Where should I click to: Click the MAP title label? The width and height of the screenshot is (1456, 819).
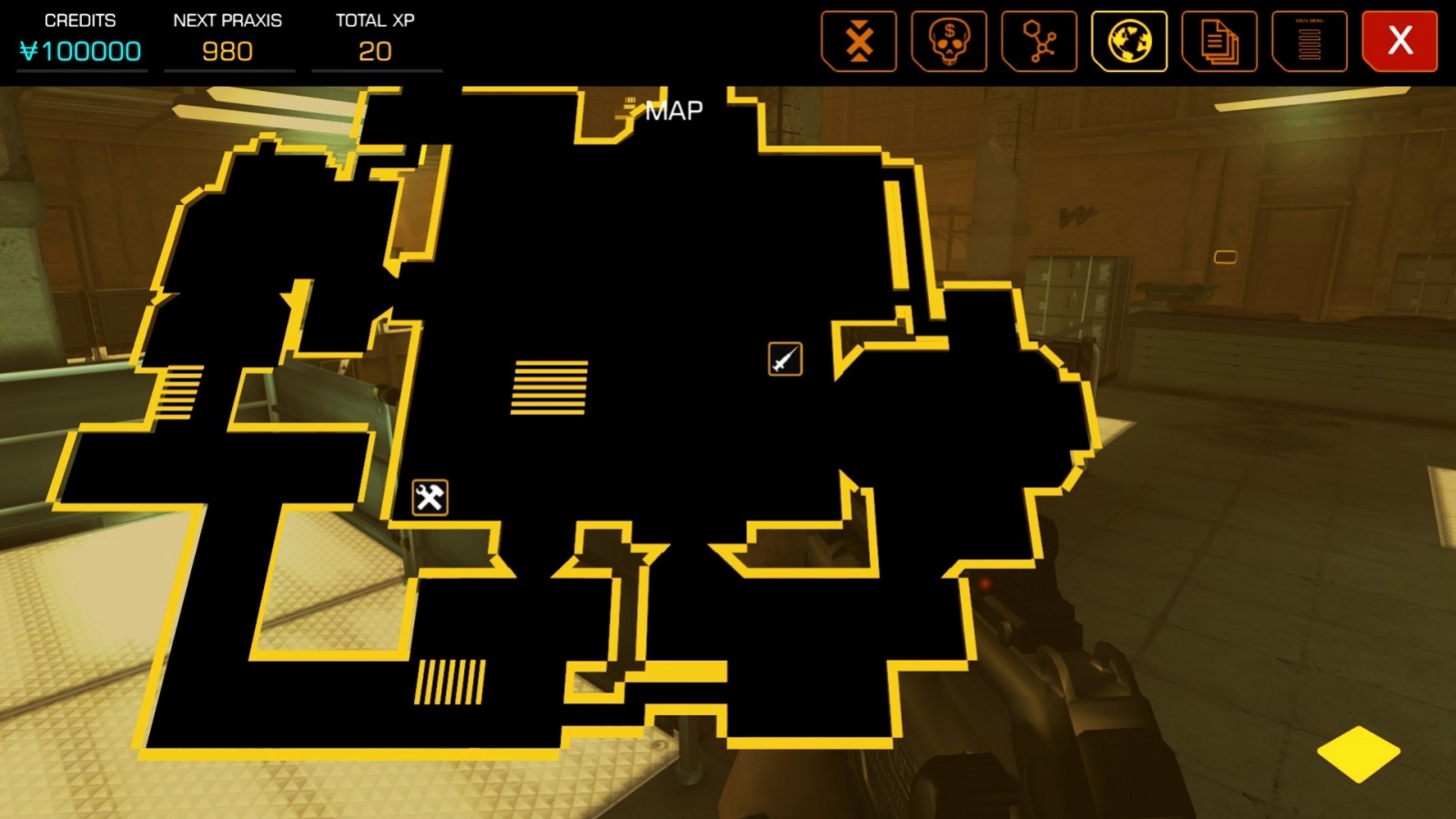coord(673,110)
